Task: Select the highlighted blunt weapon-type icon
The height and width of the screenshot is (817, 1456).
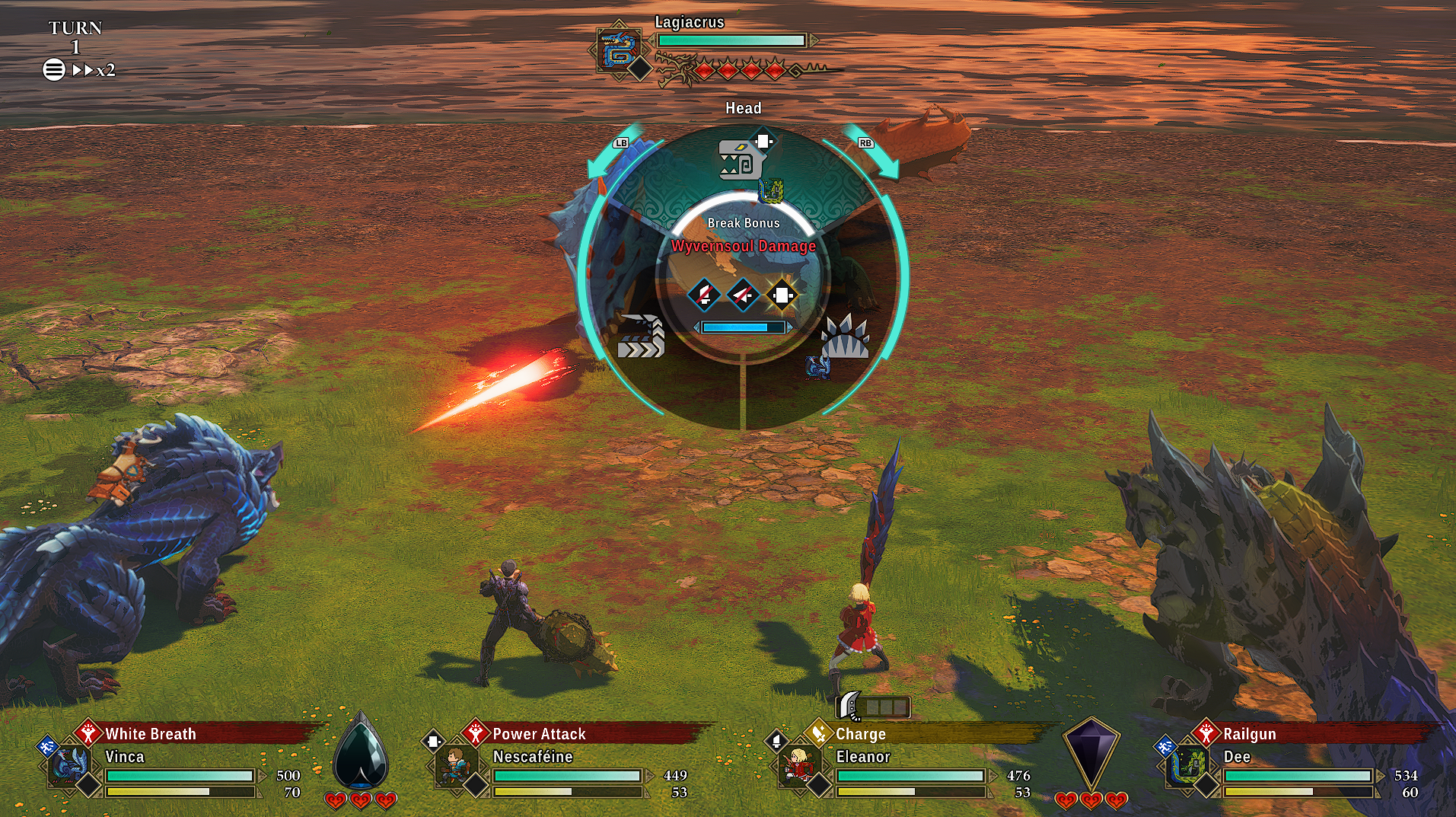Action: point(782,295)
